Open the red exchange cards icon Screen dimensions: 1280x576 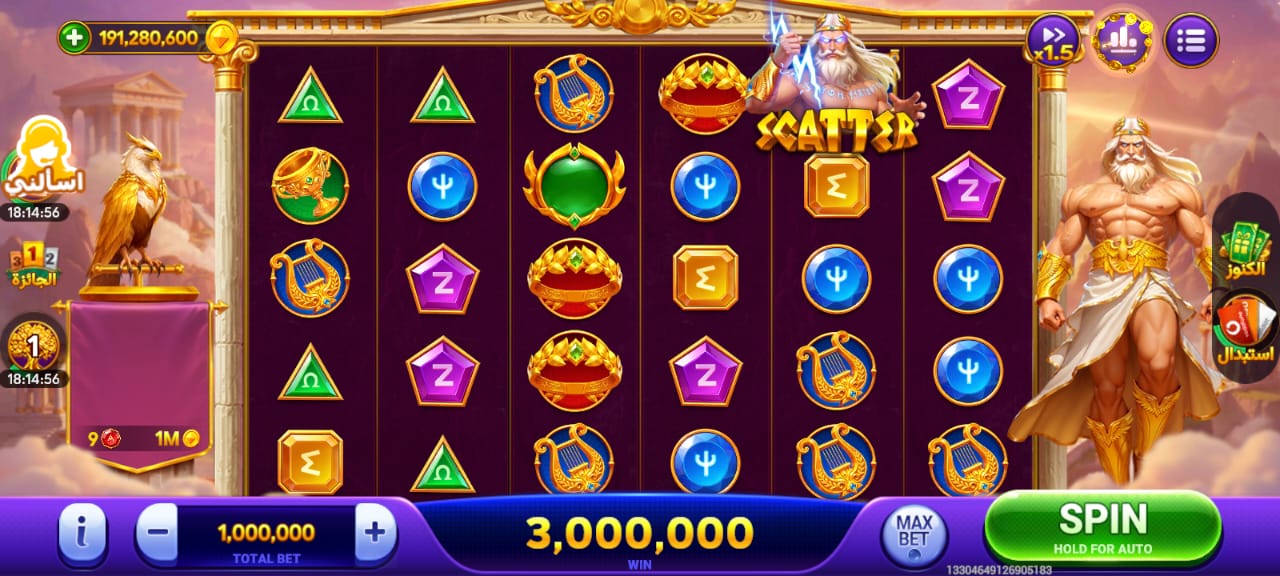(1245, 329)
